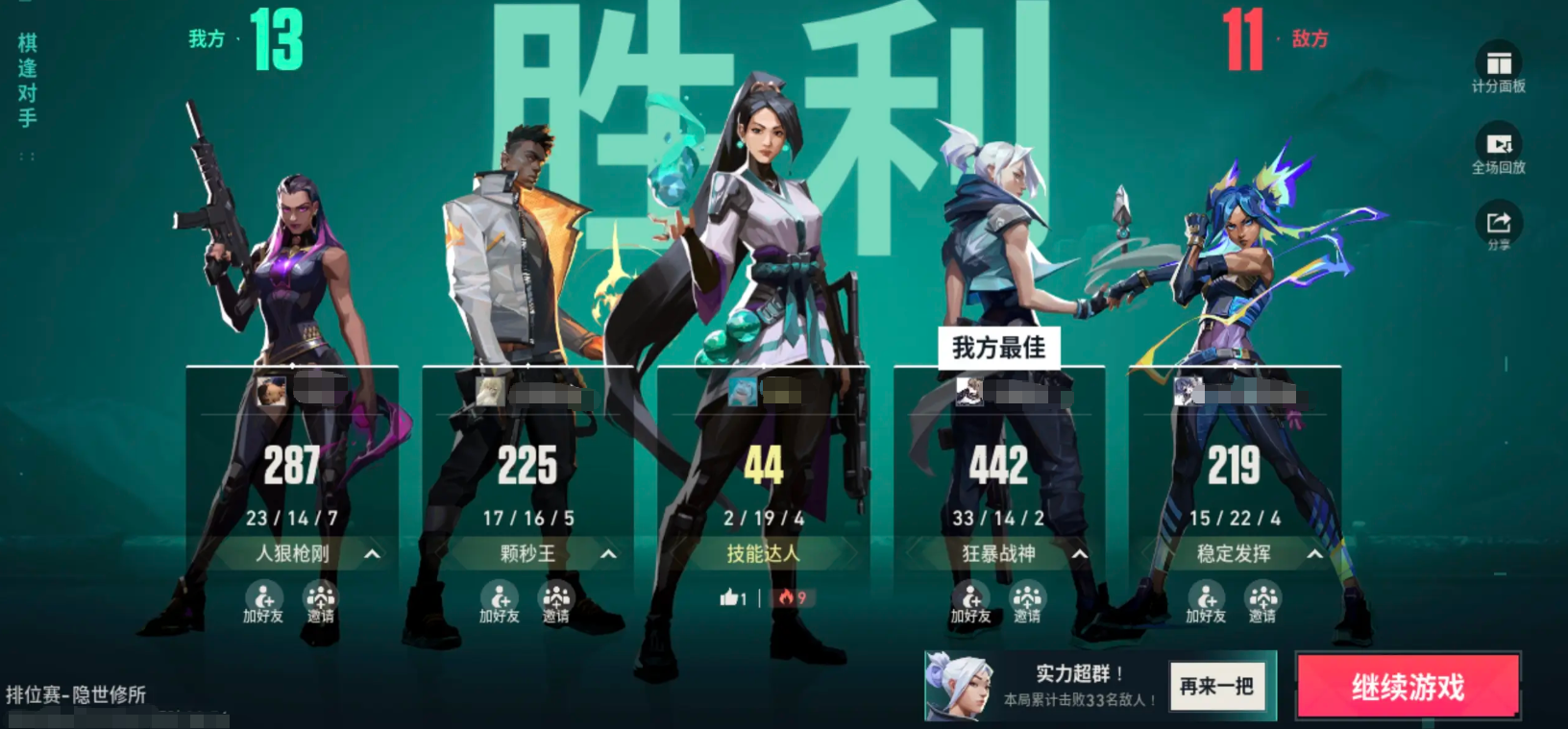Image resolution: width=1568 pixels, height=729 pixels.
Task: Click the 继续游戏 continue button
Action: click(1407, 686)
